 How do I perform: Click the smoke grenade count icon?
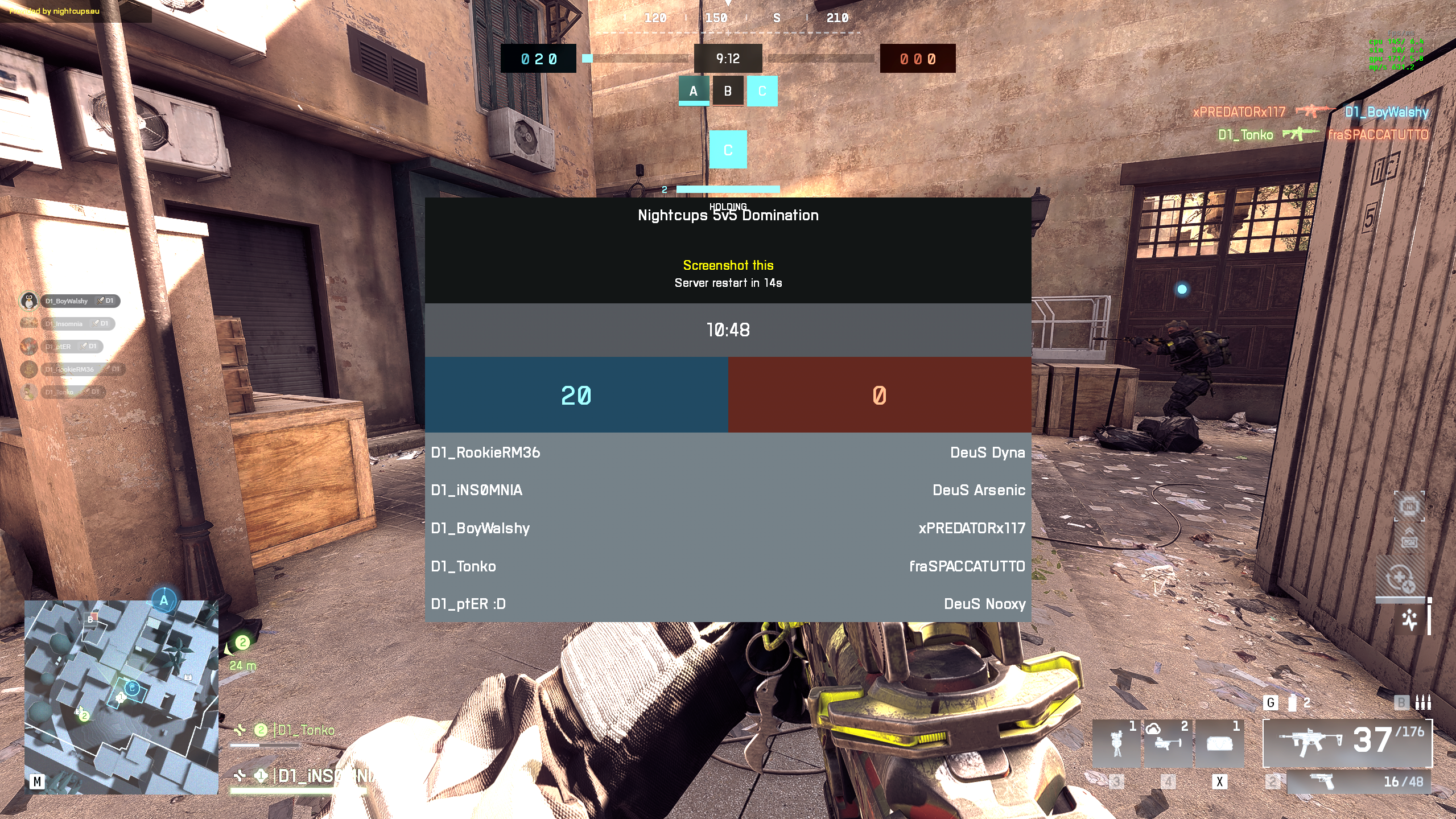pos(1292,703)
